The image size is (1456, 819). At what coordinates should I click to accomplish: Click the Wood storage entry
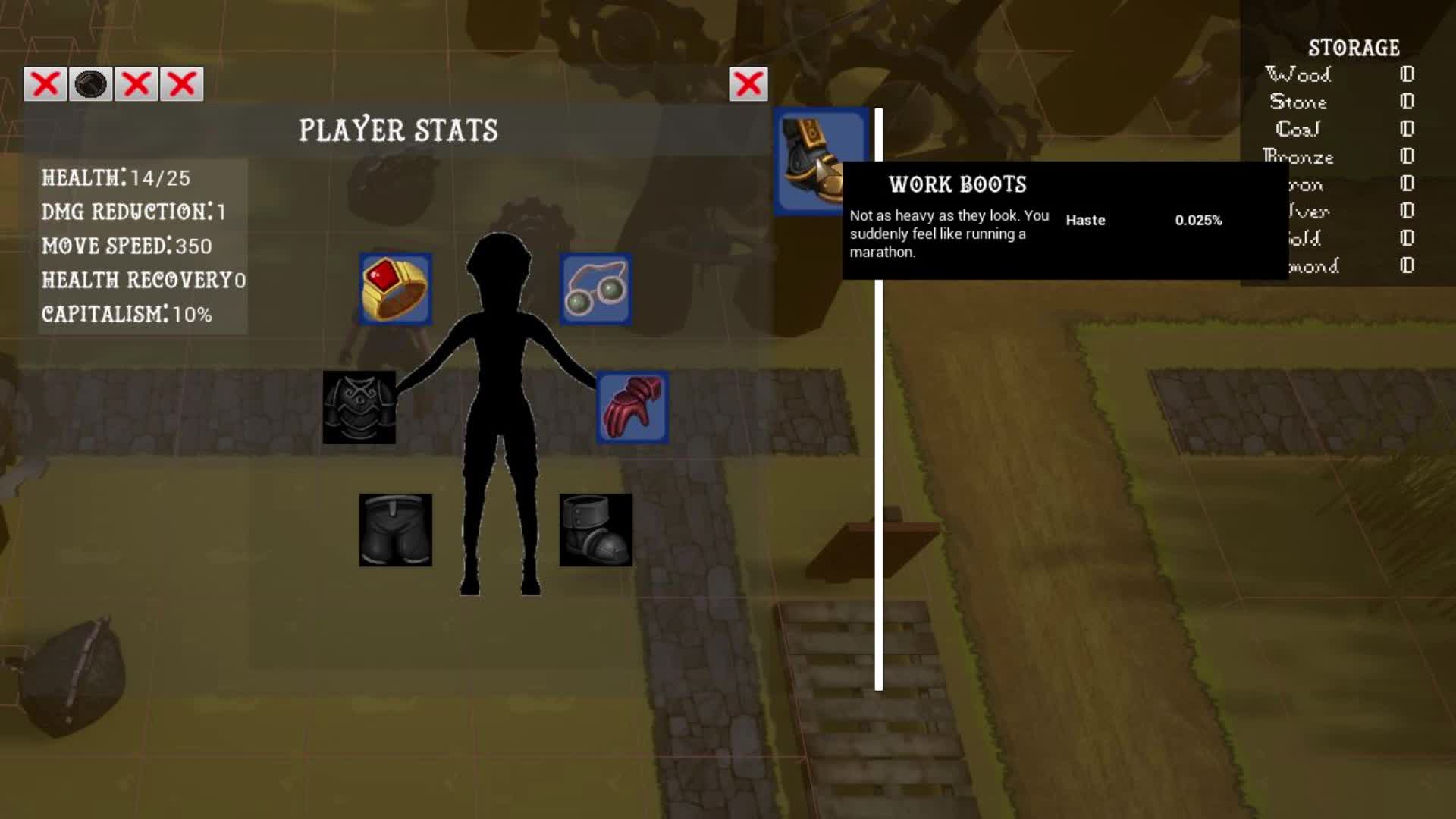pyautogui.click(x=1298, y=75)
